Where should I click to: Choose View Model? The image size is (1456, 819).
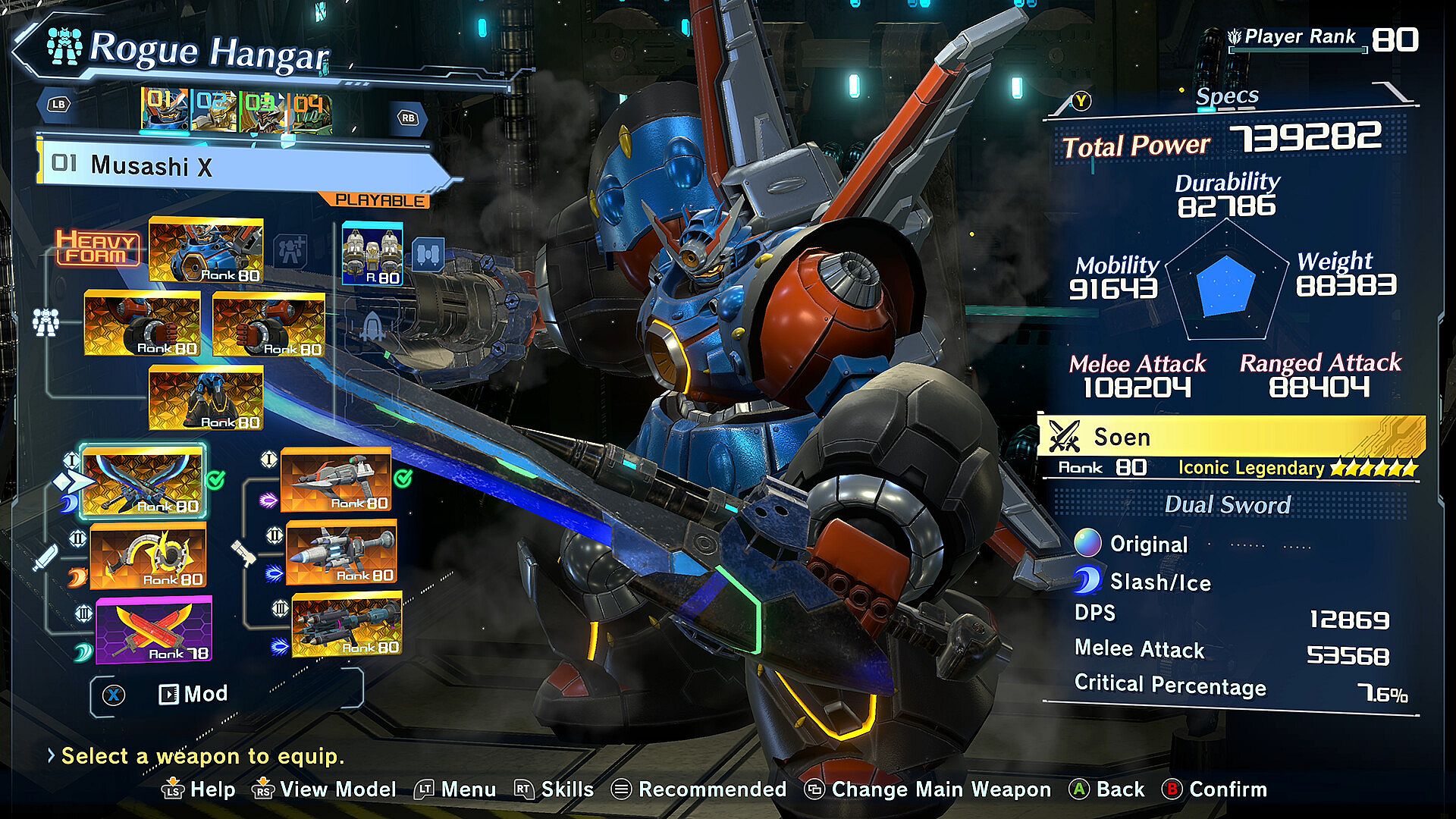pos(325,789)
